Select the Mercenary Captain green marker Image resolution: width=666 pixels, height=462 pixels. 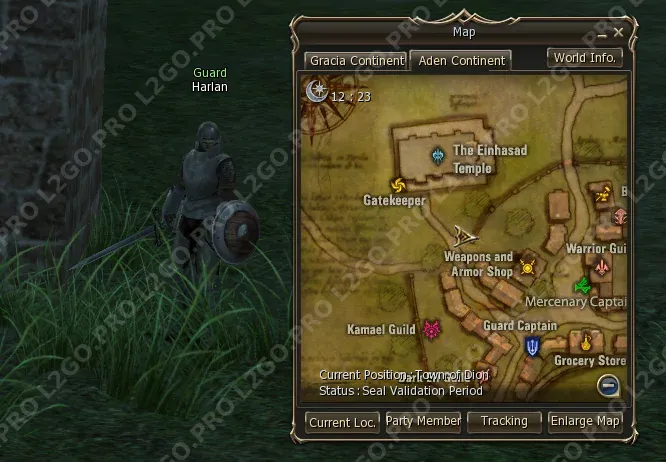(x=581, y=286)
